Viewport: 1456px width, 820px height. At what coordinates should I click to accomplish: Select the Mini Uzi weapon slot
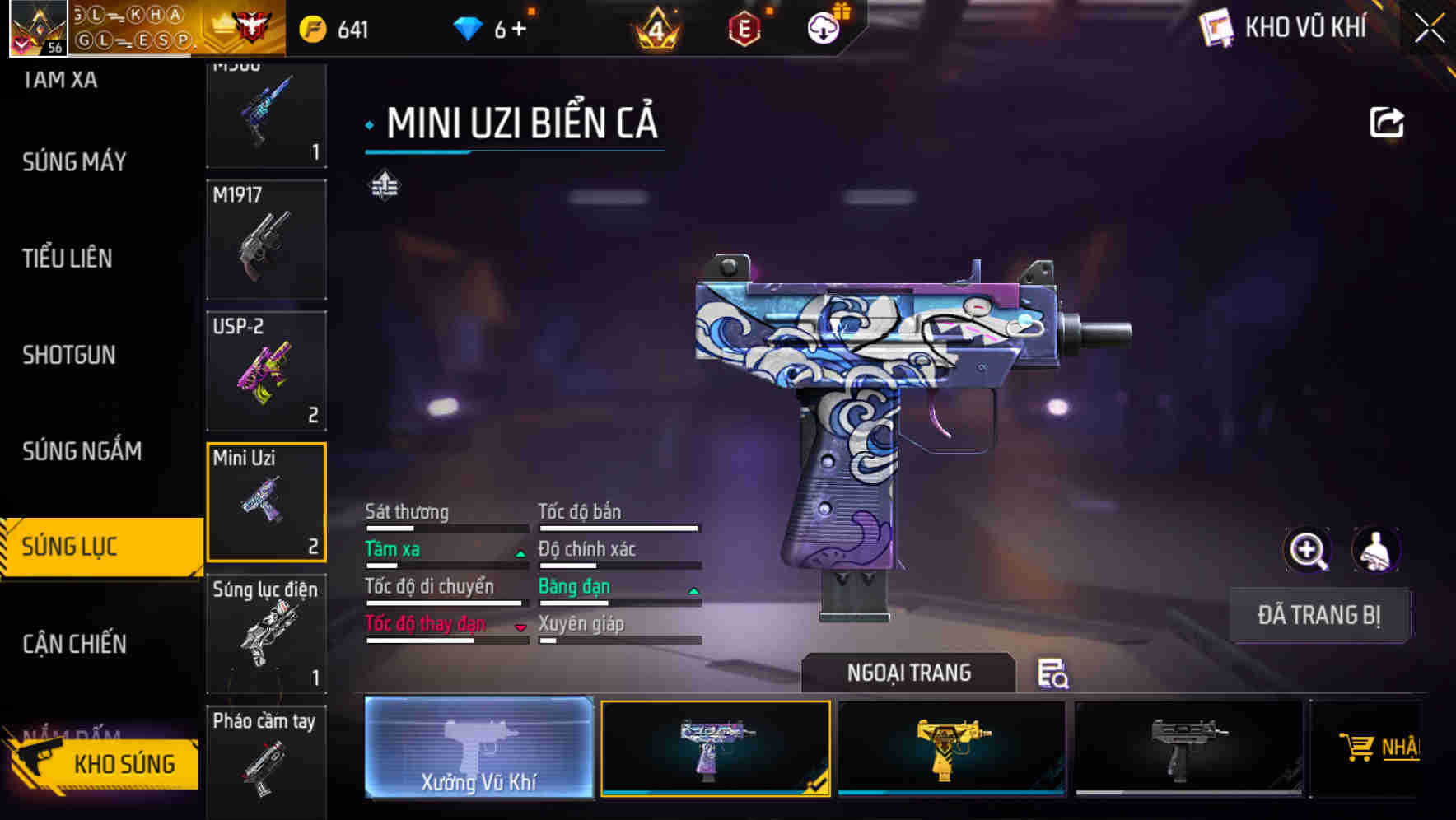pyautogui.click(x=266, y=502)
